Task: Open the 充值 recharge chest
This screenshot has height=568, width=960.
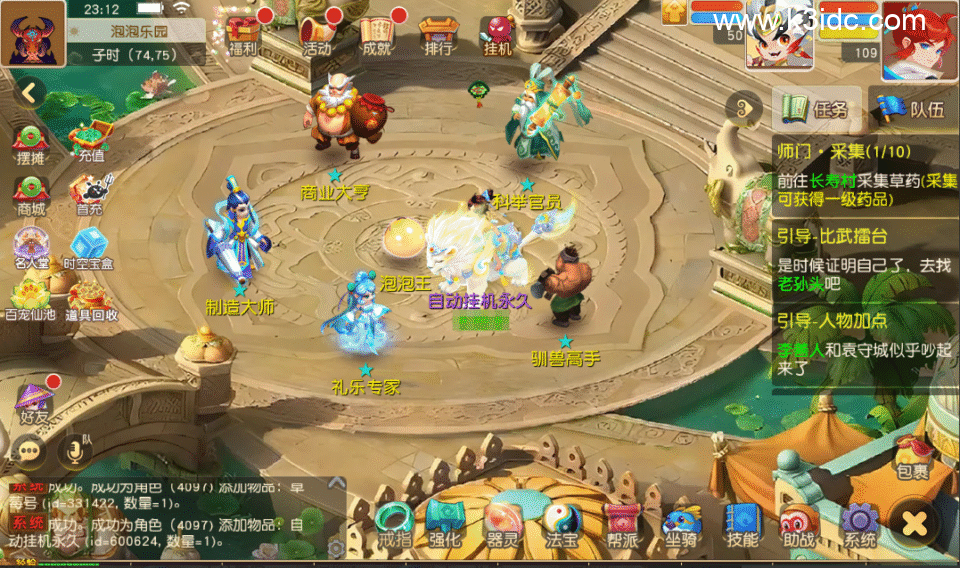Action: (x=90, y=141)
